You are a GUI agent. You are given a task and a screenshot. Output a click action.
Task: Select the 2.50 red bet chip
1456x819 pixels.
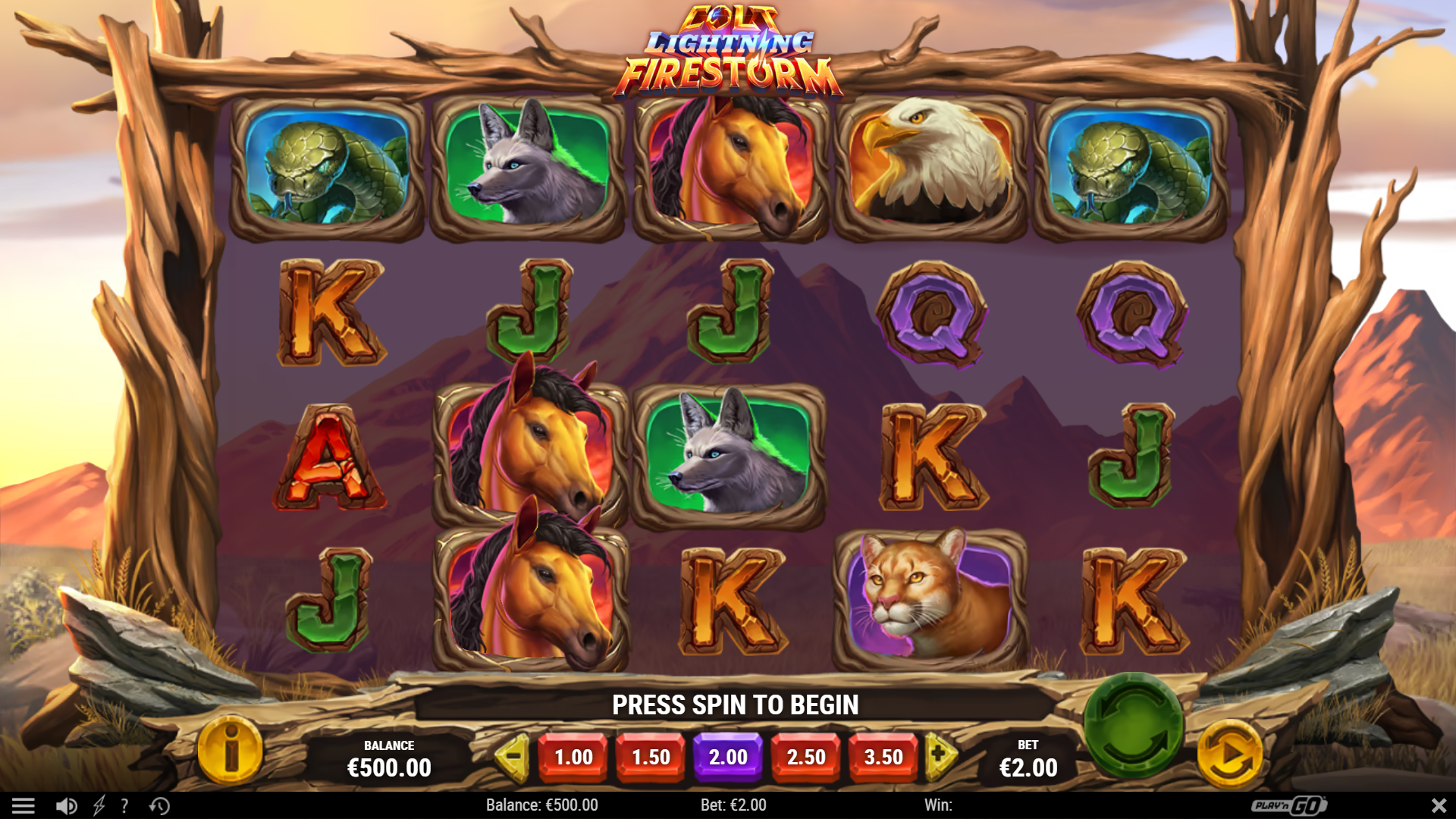click(805, 756)
